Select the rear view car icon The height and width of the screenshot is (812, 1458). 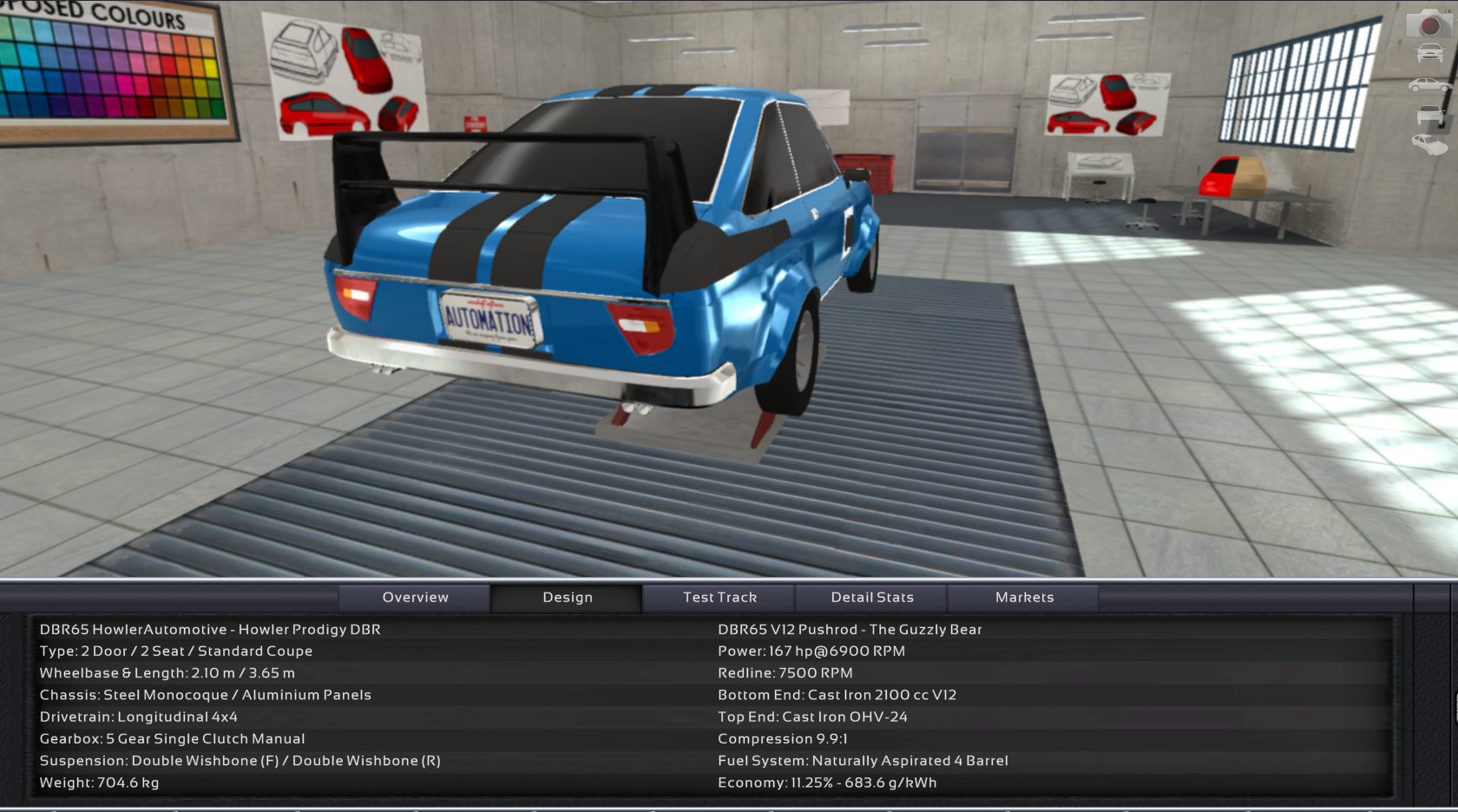(1429, 115)
